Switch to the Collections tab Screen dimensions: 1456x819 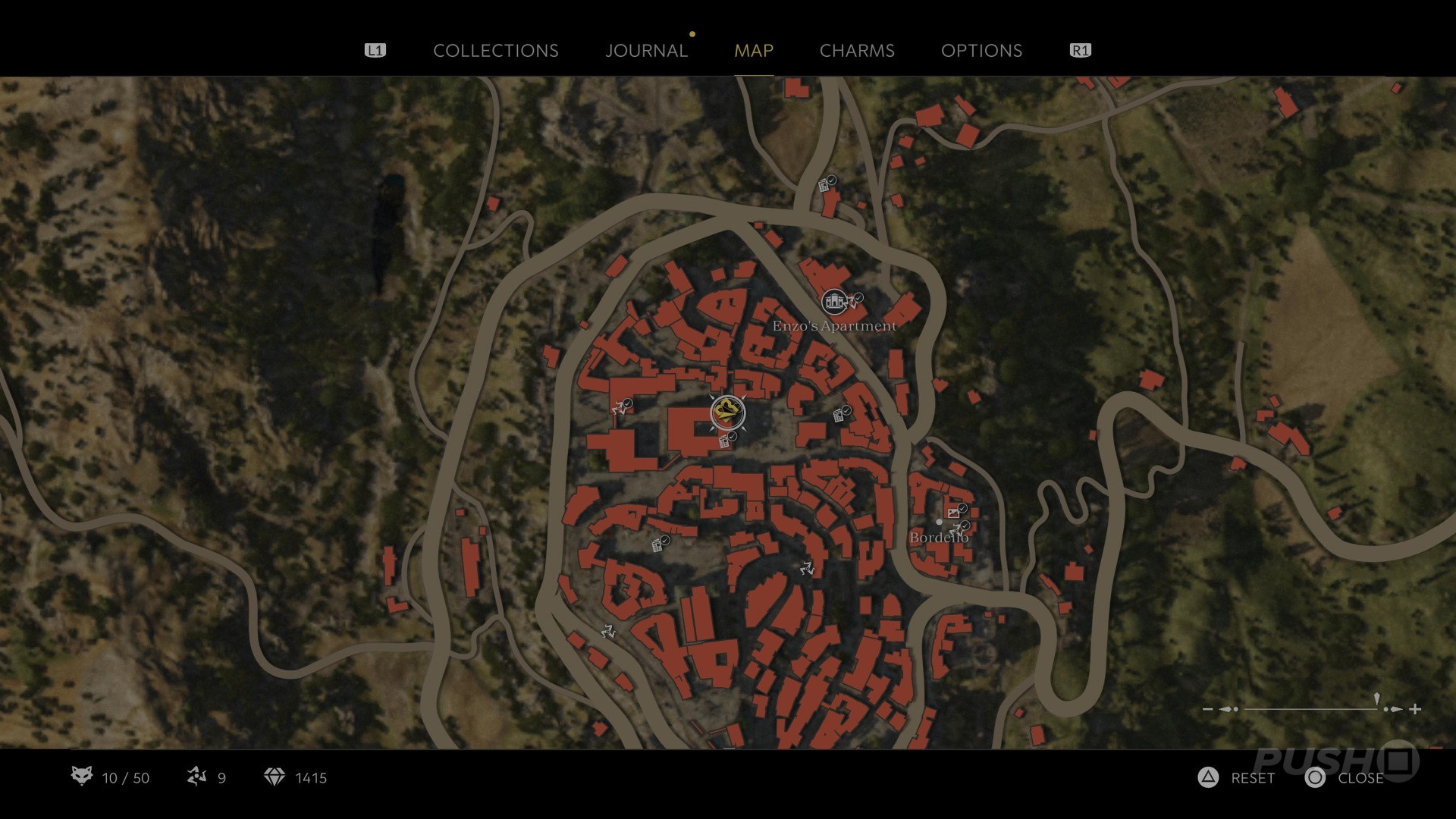(495, 51)
